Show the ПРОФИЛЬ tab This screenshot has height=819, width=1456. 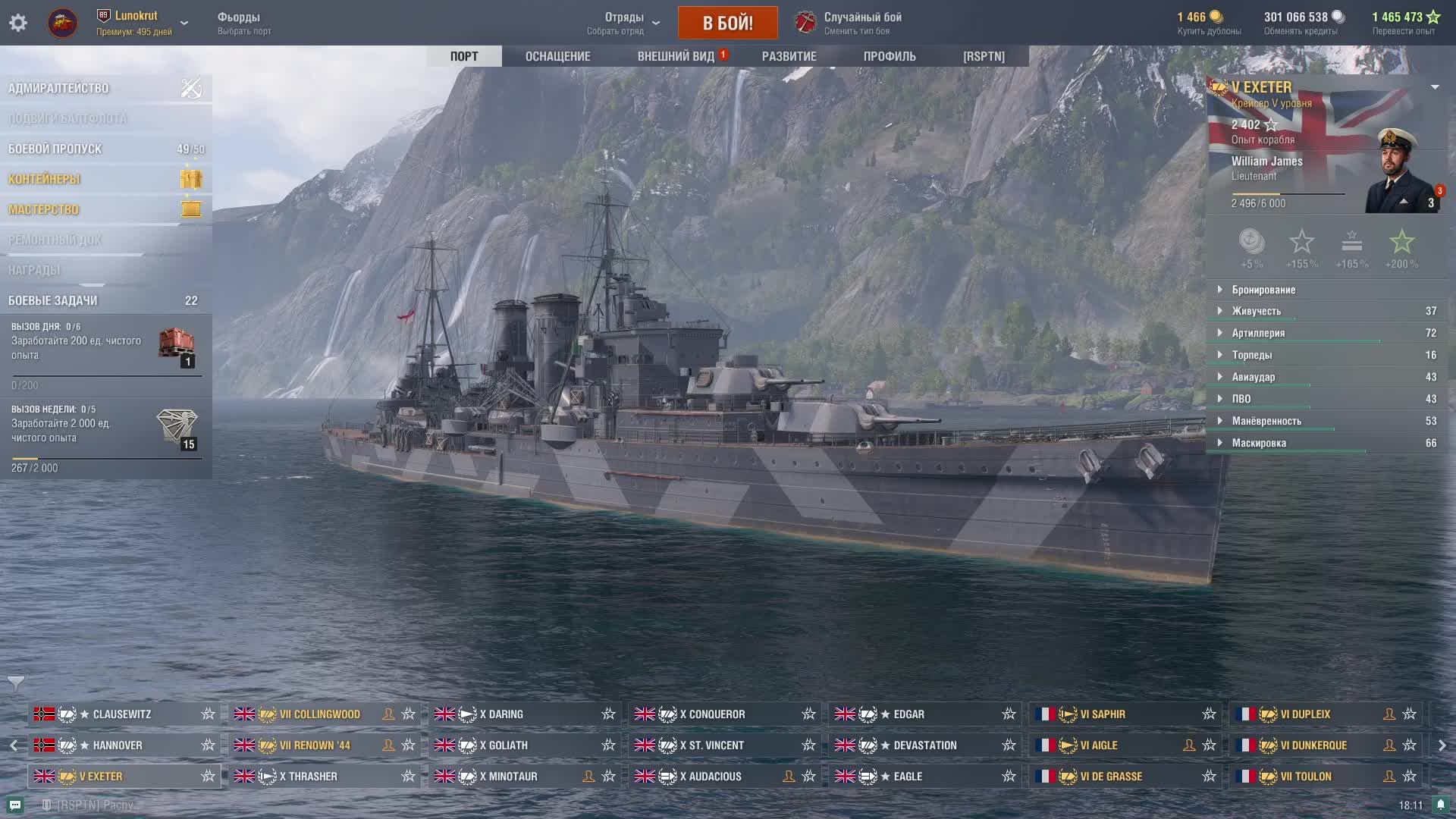pos(890,56)
